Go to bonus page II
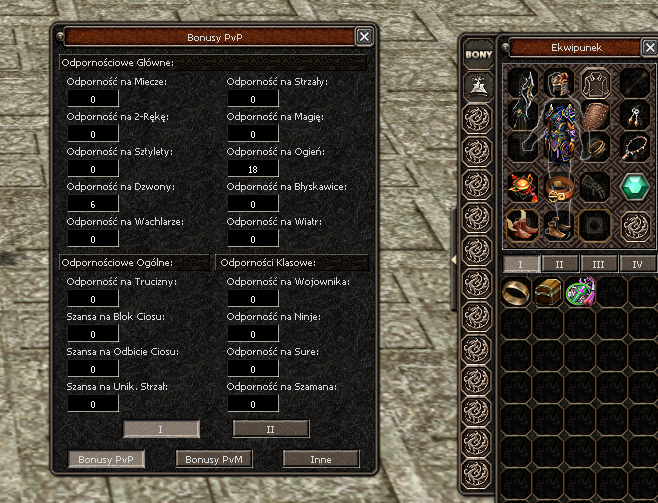The height and width of the screenshot is (503, 658). pos(270,428)
